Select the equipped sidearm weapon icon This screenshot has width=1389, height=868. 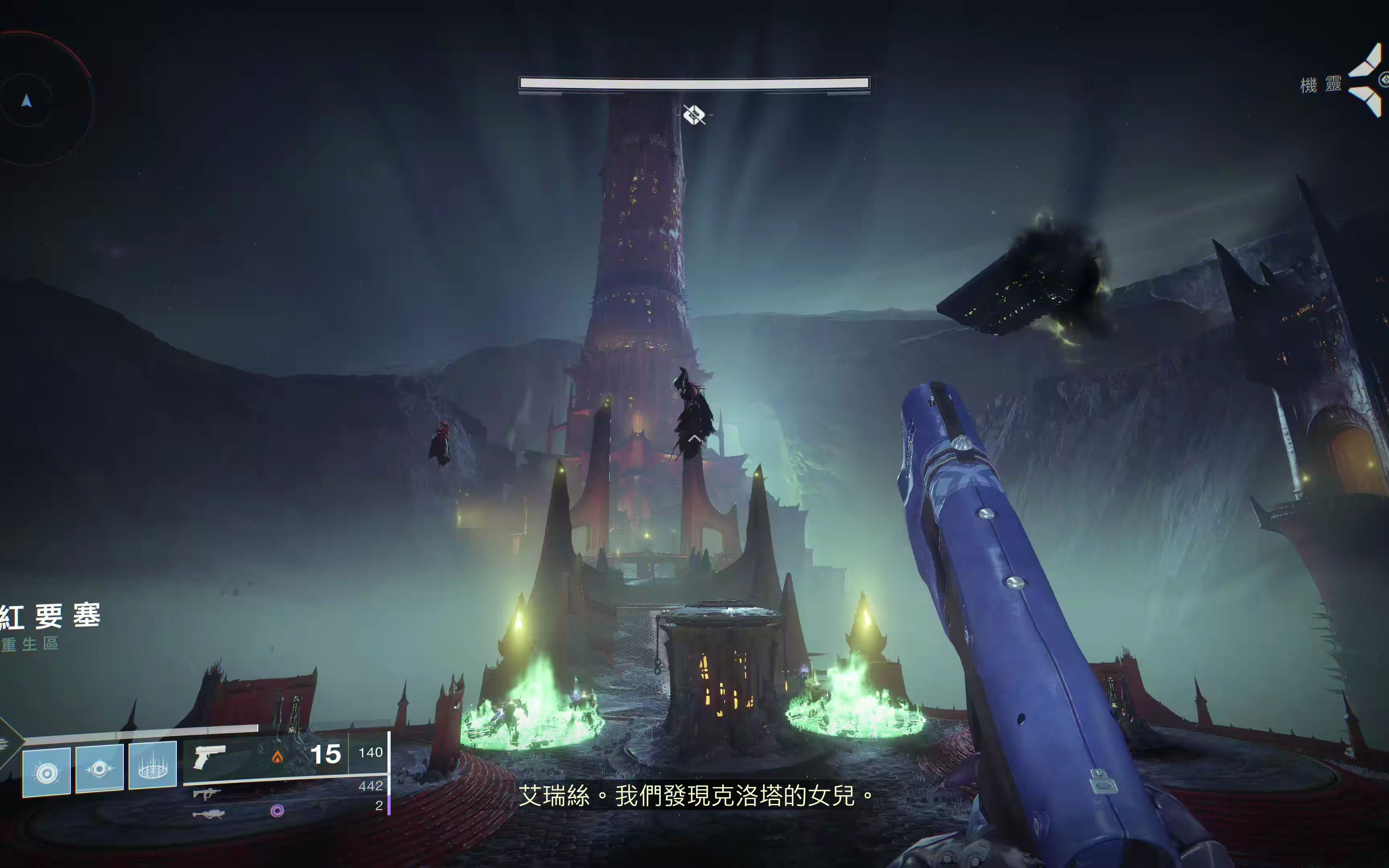pyautogui.click(x=209, y=756)
